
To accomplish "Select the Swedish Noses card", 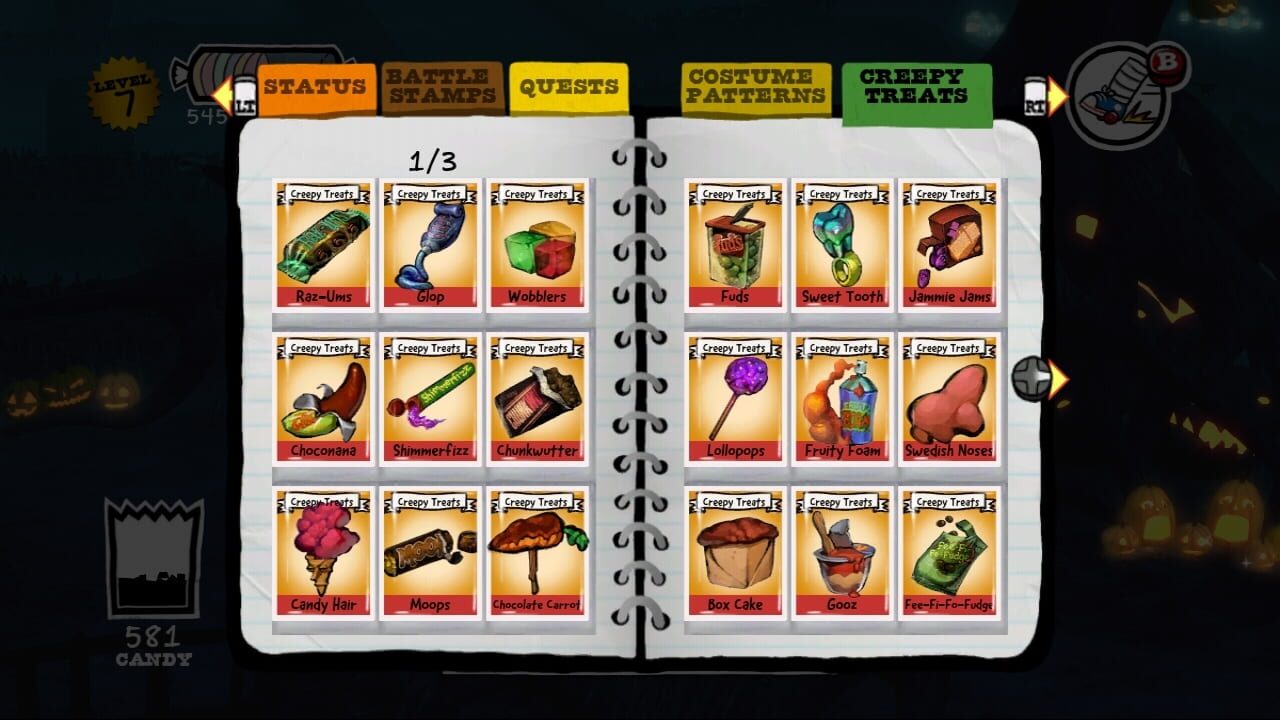I will (x=946, y=400).
